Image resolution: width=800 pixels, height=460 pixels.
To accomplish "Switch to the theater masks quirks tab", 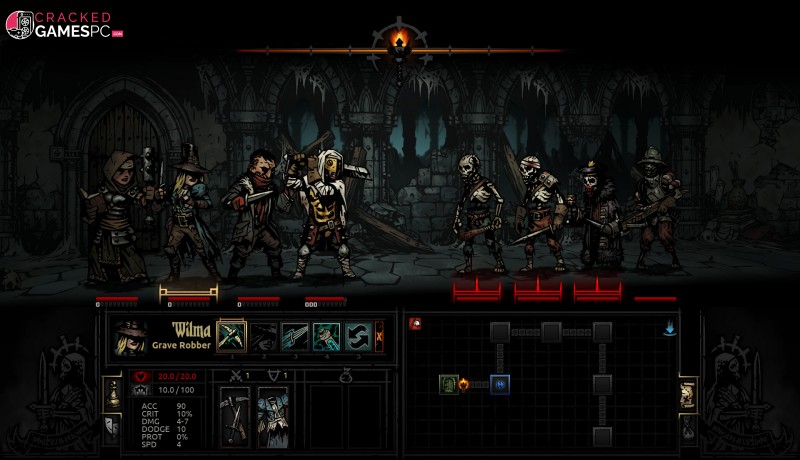I will 112,428.
